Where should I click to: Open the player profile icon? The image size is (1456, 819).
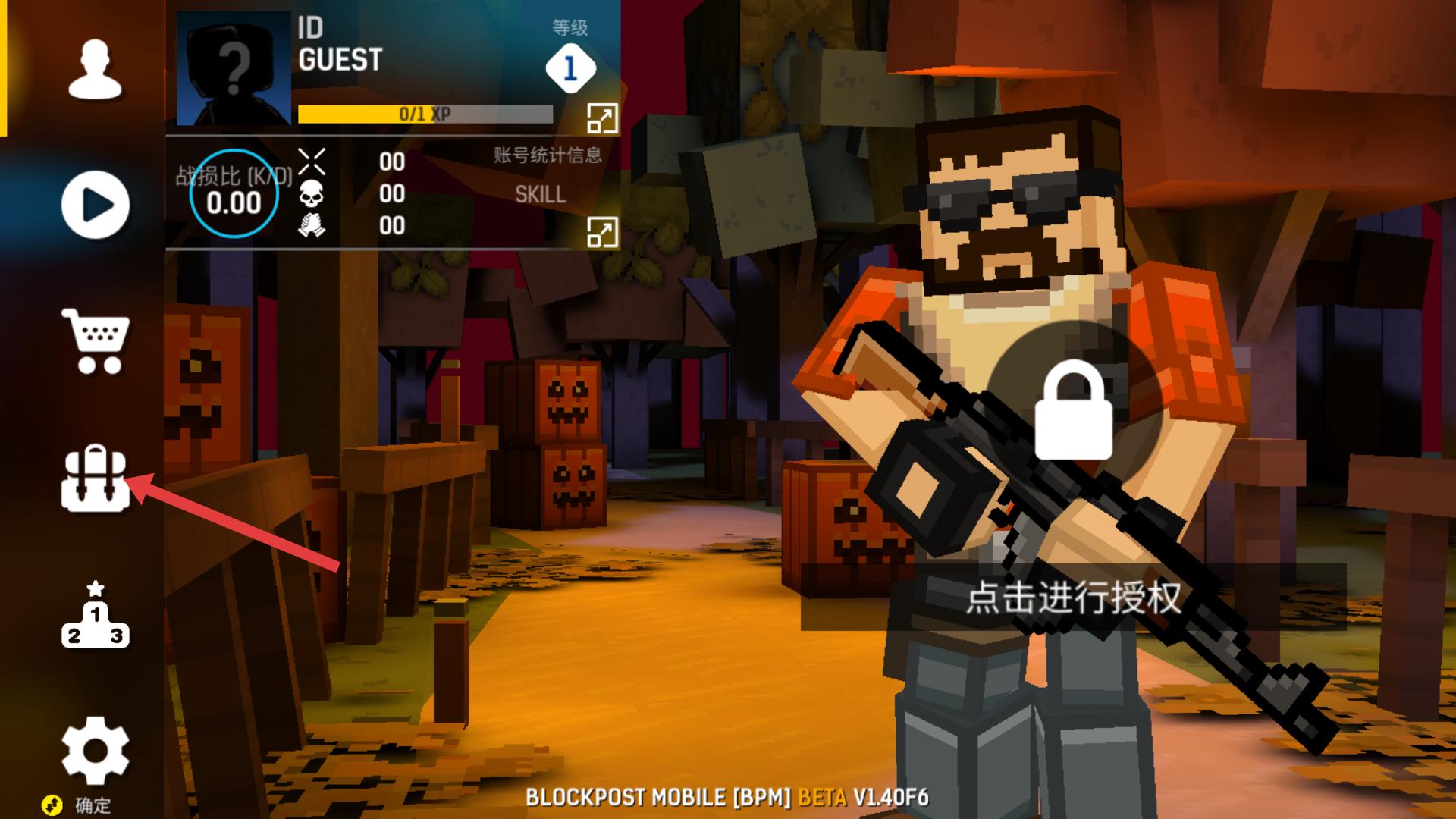coord(93,68)
